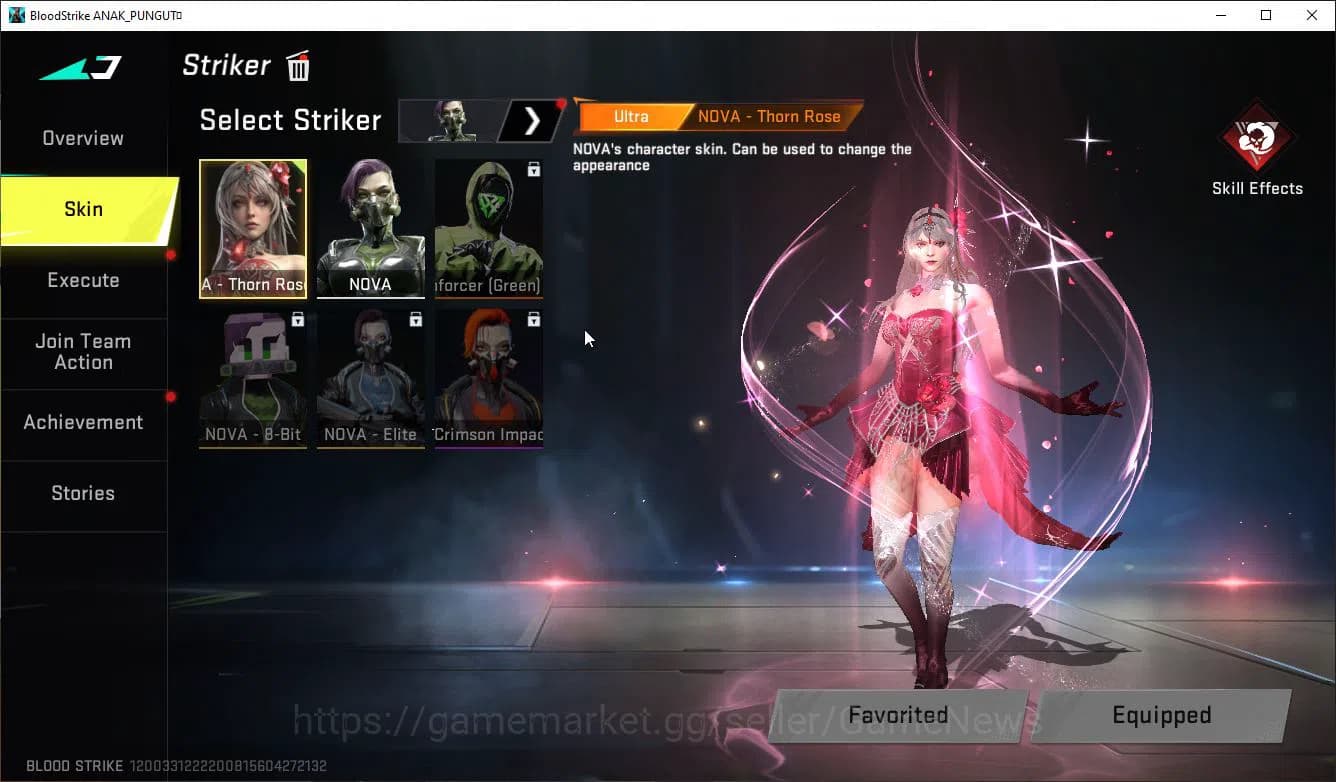This screenshot has width=1336, height=782.
Task: Open the Execute tab
Action: 83,280
